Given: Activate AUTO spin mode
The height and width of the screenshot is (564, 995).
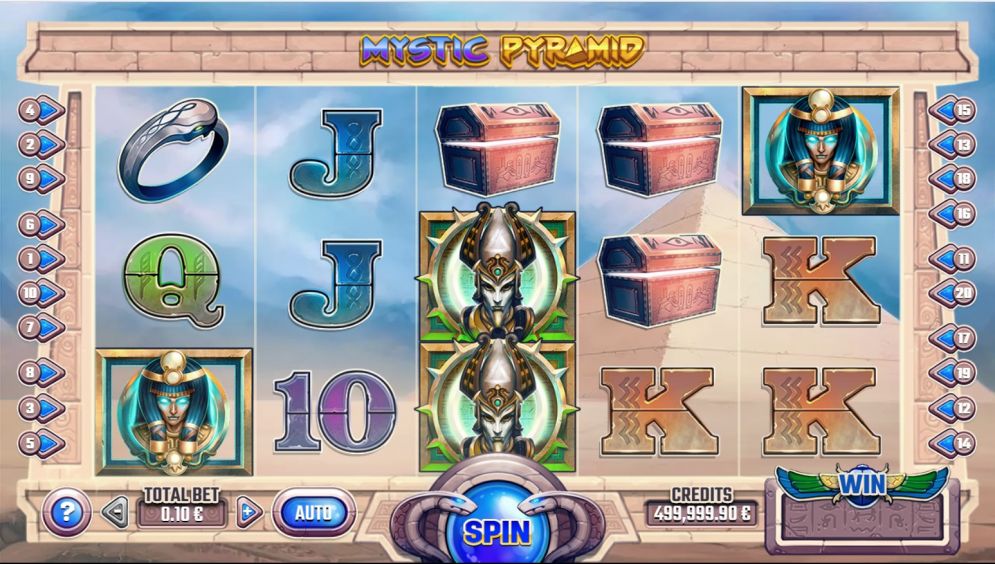Looking at the screenshot, I should click(x=313, y=513).
